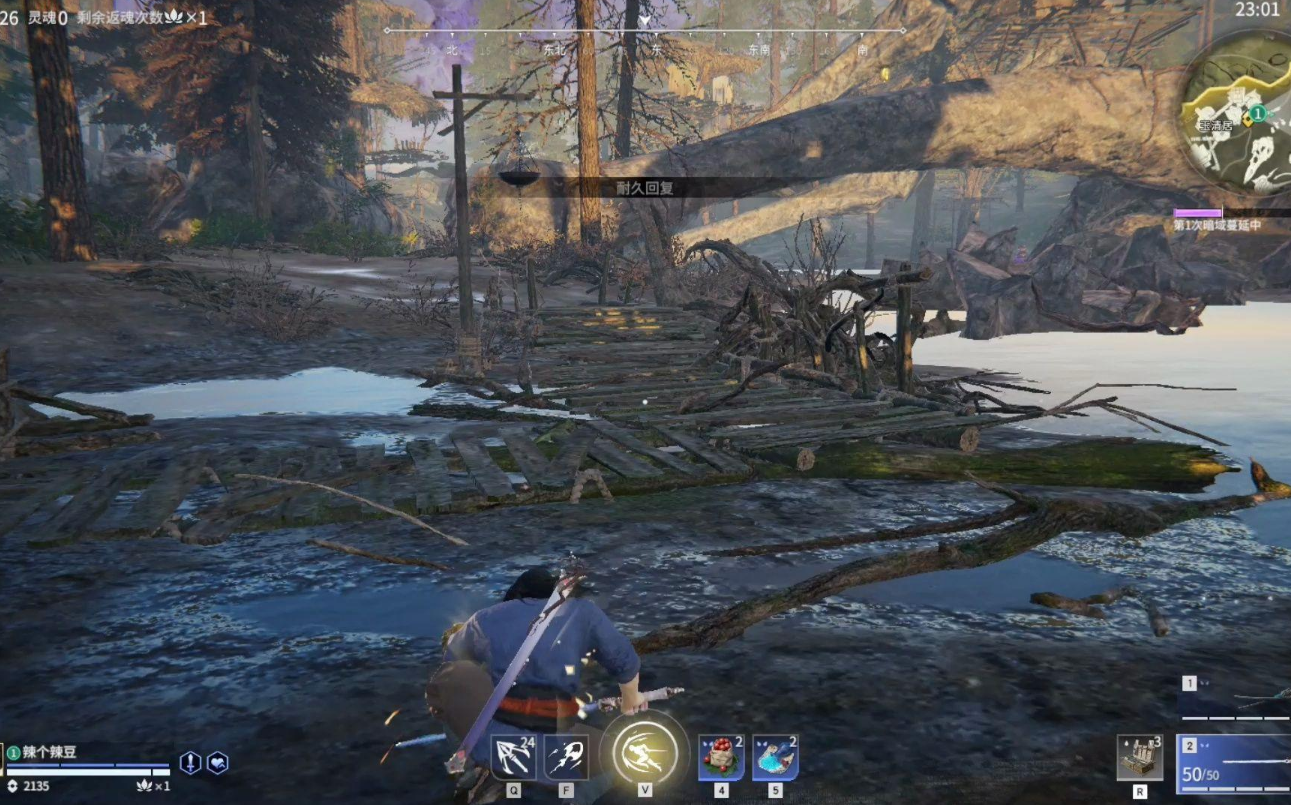The image size is (1291, 805).
Task: Click the sword buff hexagon icon
Action: [190, 763]
